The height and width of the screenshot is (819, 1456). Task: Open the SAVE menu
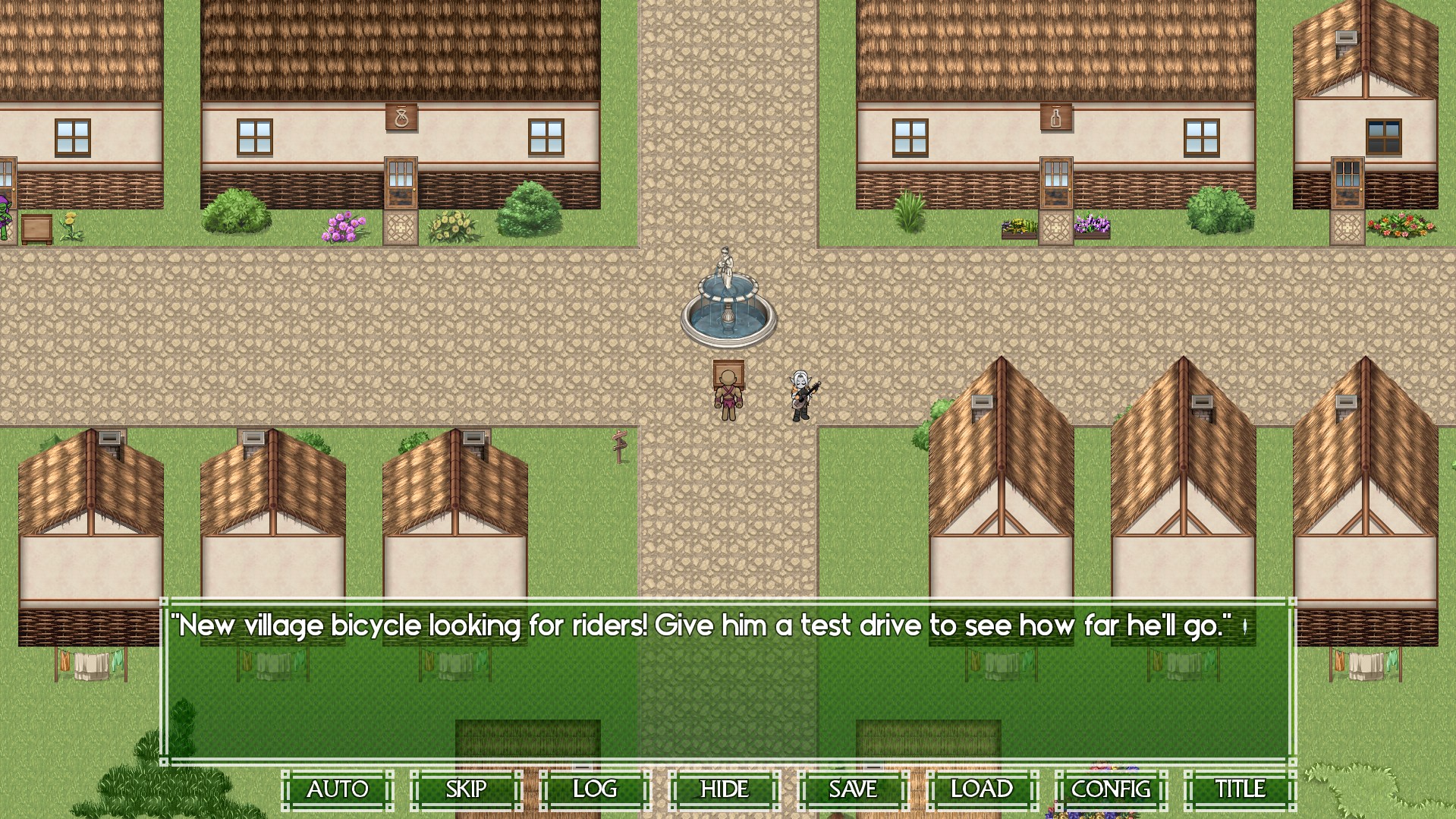tap(854, 790)
